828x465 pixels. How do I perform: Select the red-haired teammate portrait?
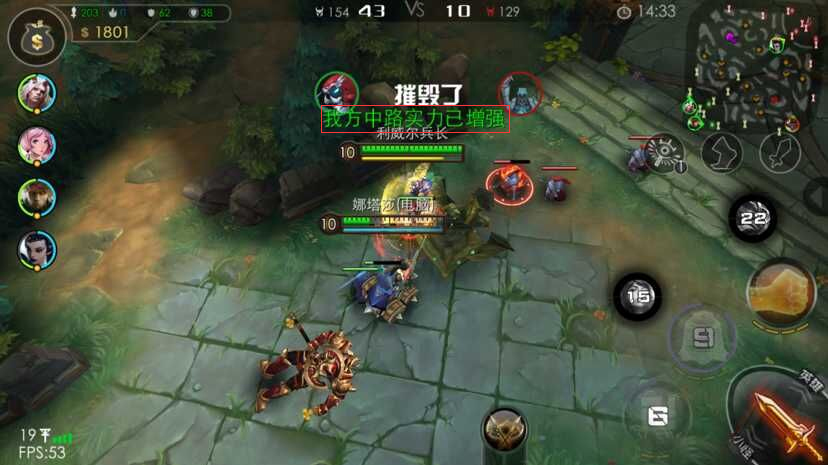click(x=37, y=197)
